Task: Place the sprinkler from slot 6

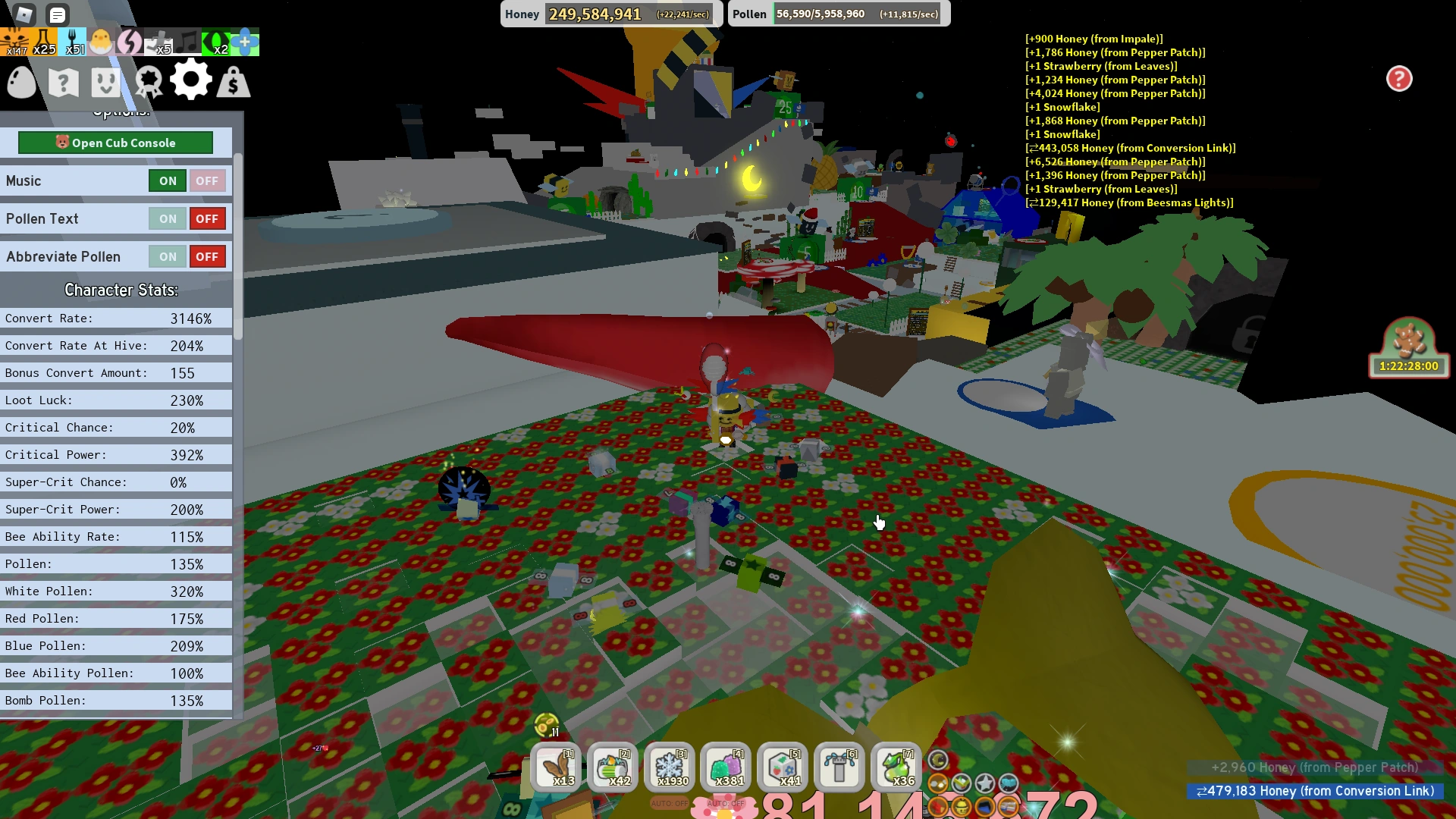Action: tap(839, 767)
